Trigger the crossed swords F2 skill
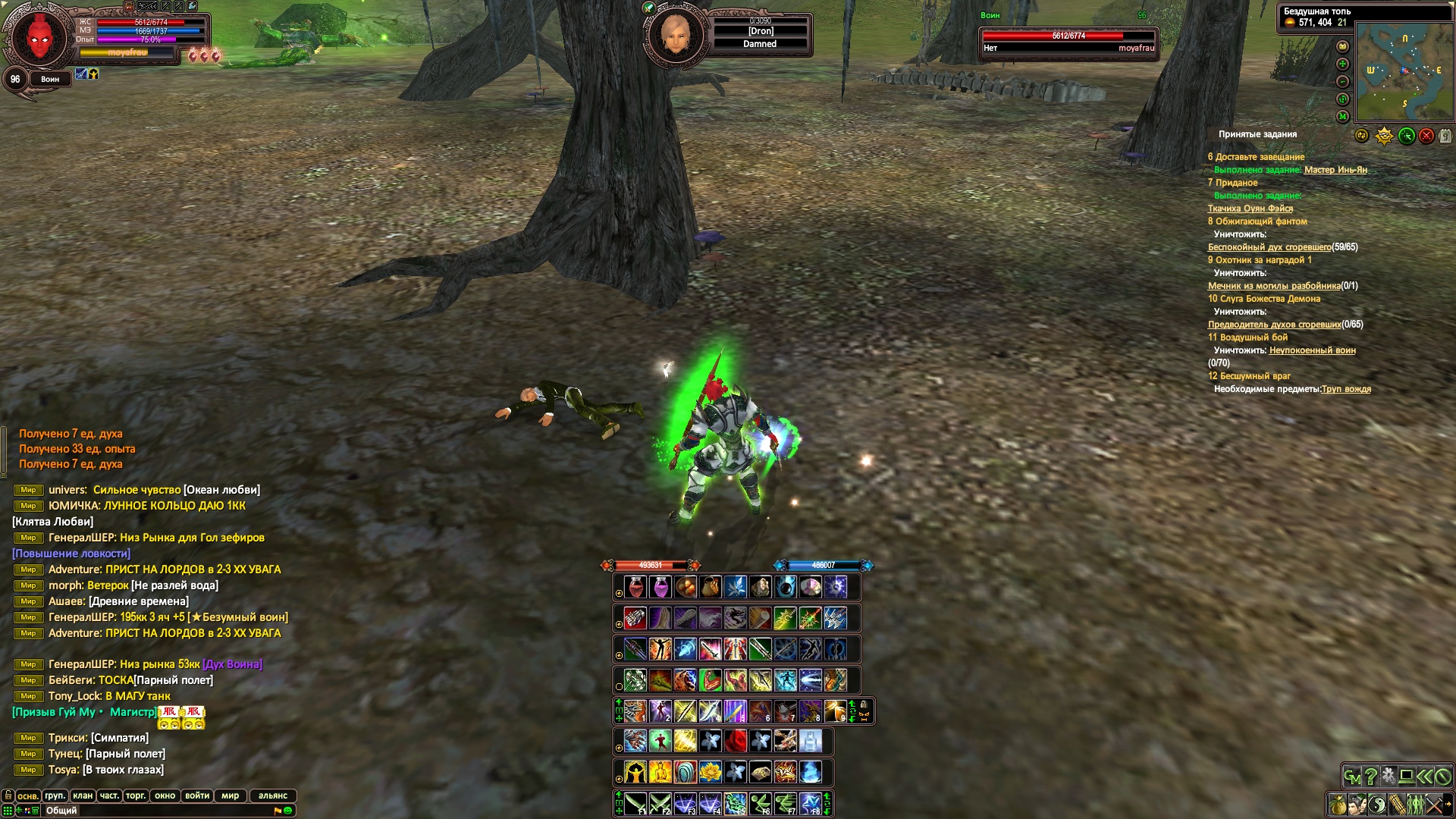The height and width of the screenshot is (819, 1456). 661,804
